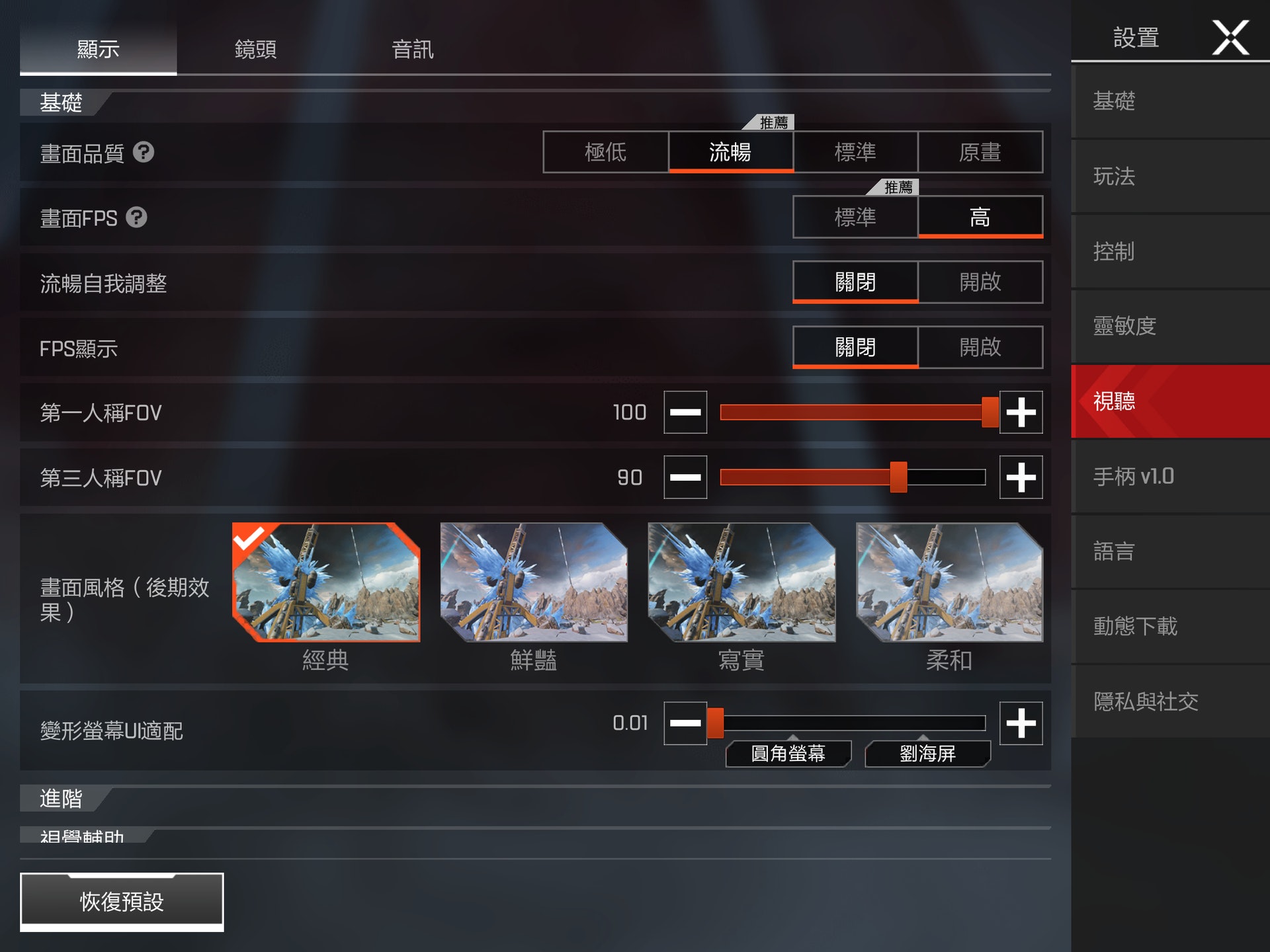Increase 變形螢幕UI適配 value with plus button
The height and width of the screenshot is (952, 1270).
coord(1021,723)
